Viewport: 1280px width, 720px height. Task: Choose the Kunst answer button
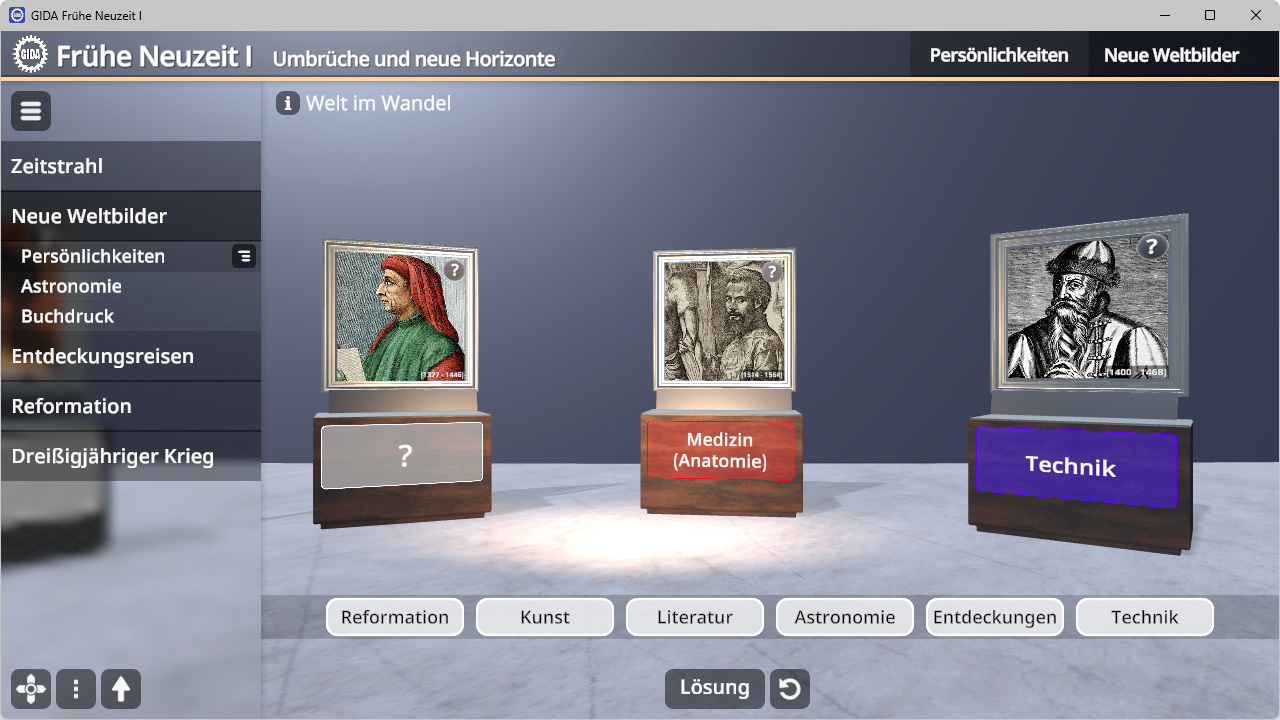(x=545, y=617)
